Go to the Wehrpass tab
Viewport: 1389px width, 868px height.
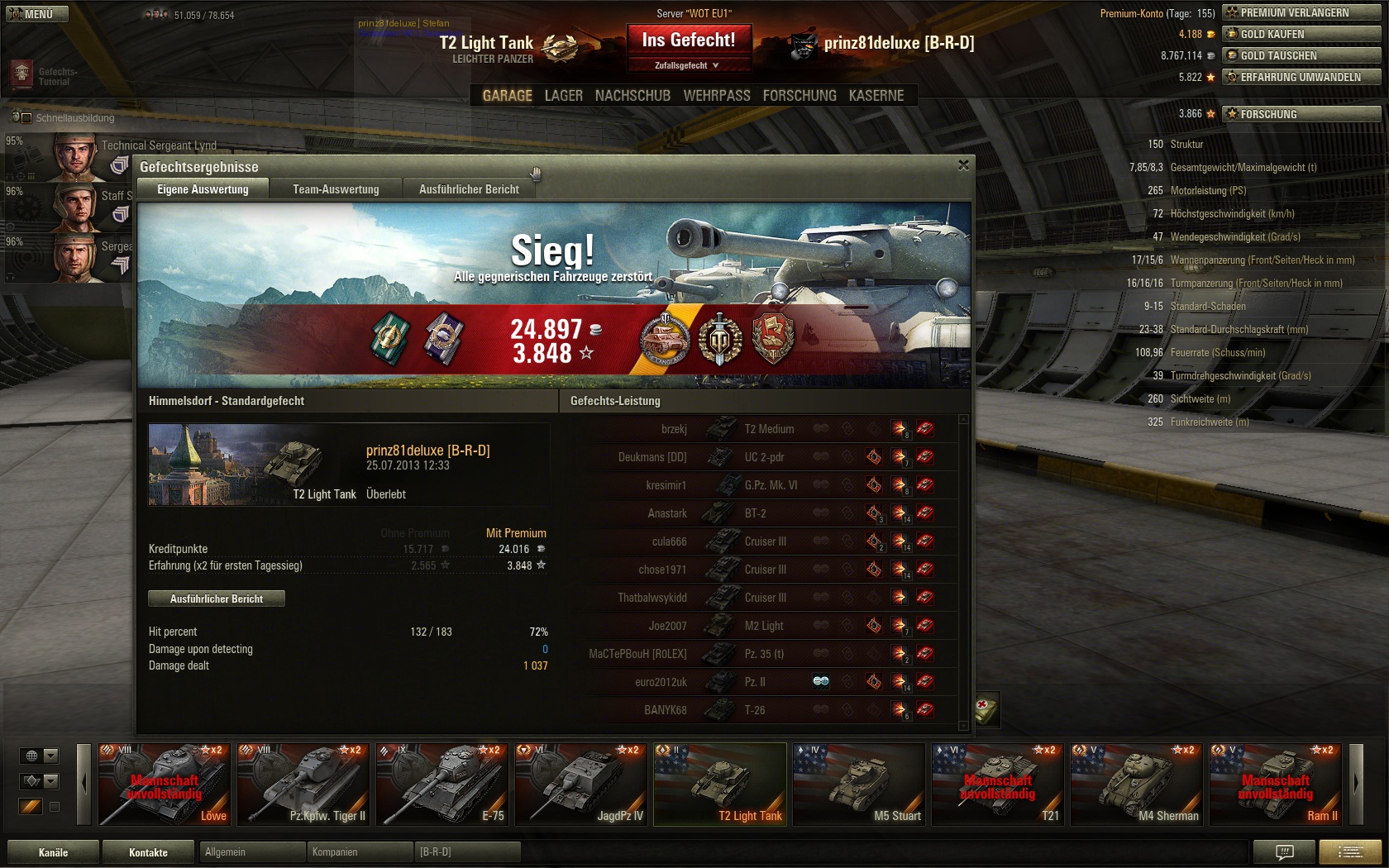pos(716,96)
